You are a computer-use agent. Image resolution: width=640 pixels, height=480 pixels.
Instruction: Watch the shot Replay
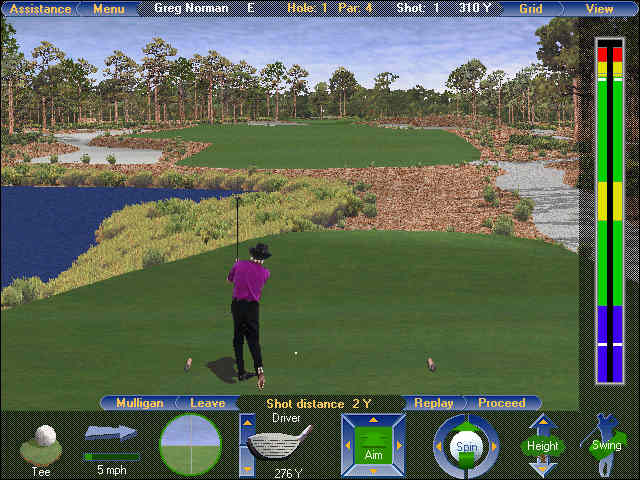(433, 403)
